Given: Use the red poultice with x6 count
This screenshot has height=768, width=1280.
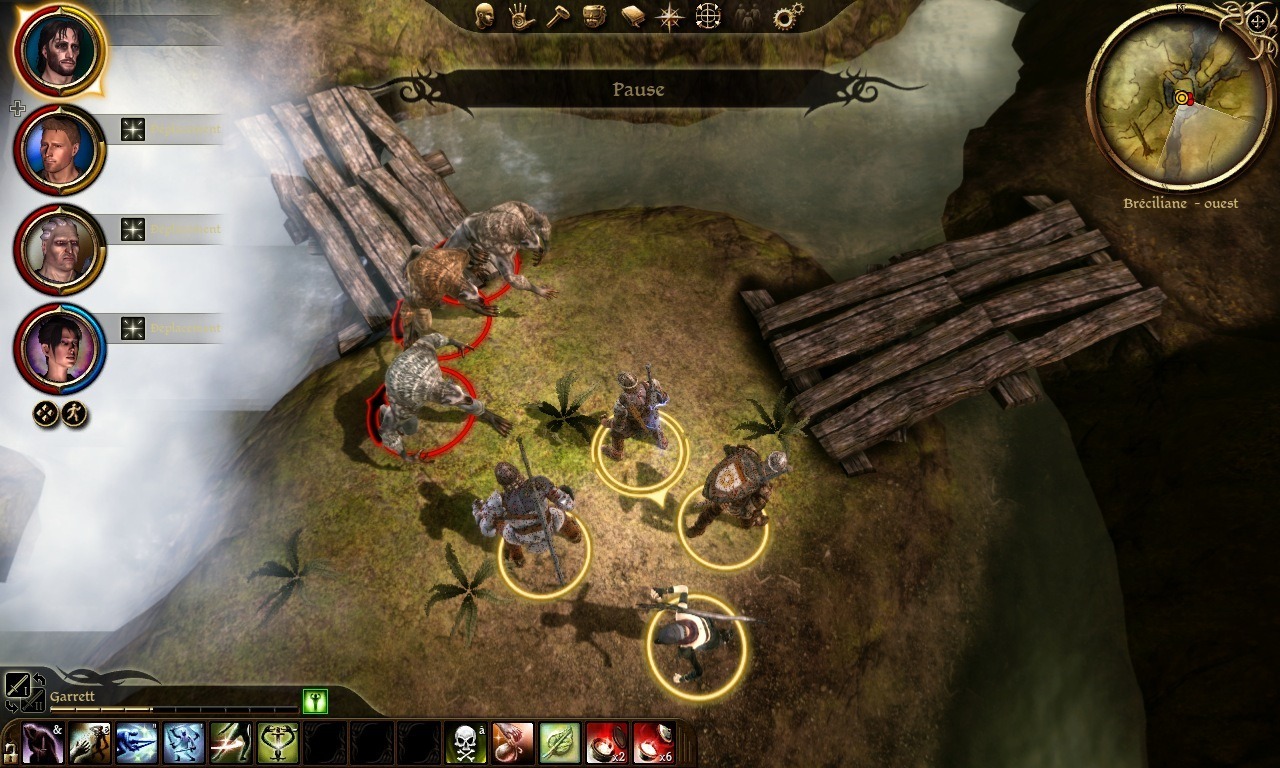Looking at the screenshot, I should (x=654, y=743).
